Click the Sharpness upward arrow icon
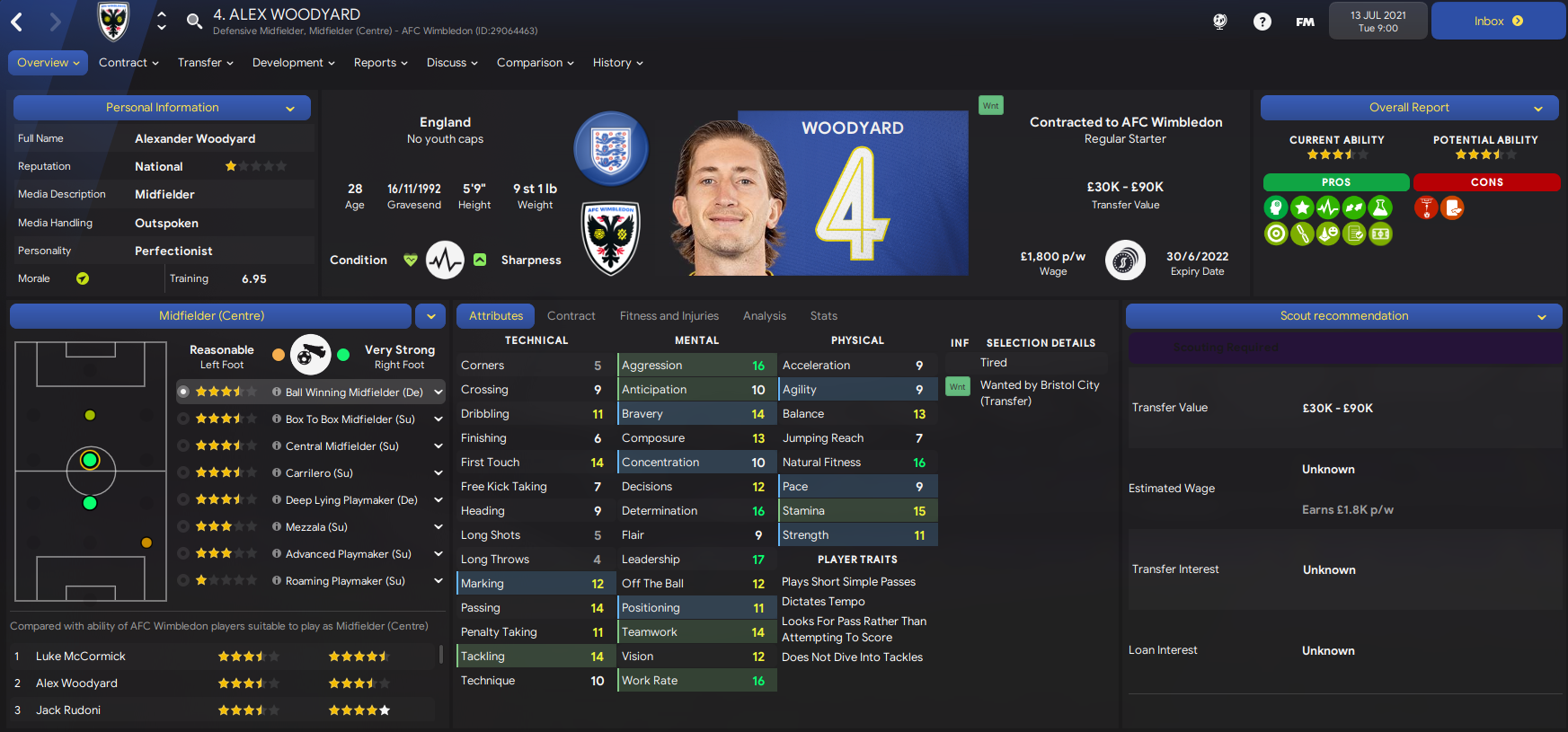 click(x=480, y=260)
